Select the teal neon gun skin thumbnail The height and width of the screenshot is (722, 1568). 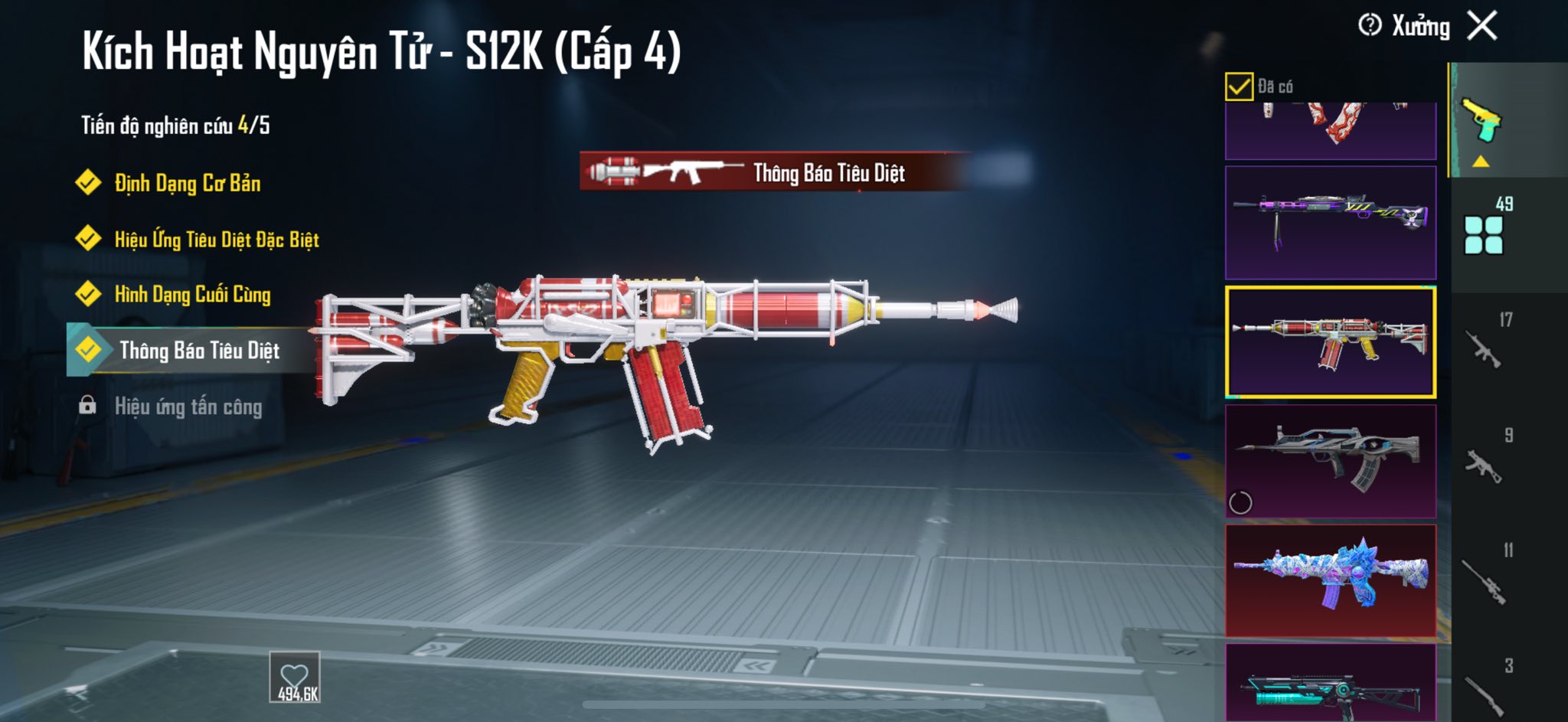pos(1331,685)
